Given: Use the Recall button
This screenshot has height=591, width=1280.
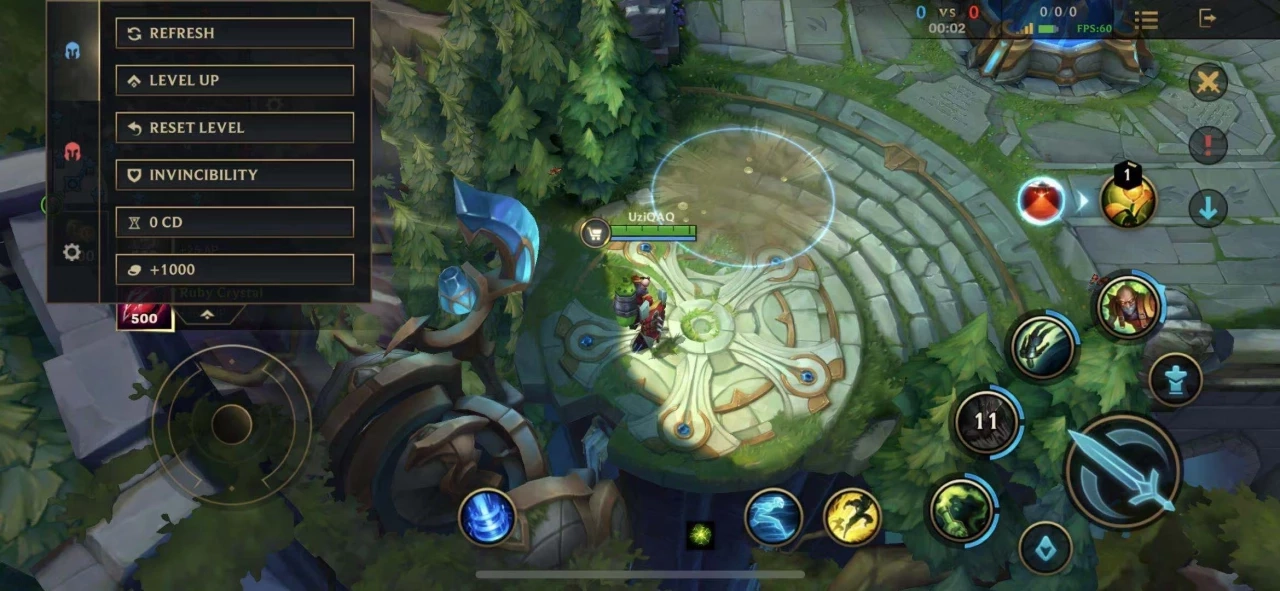Looking at the screenshot, I should 487,518.
